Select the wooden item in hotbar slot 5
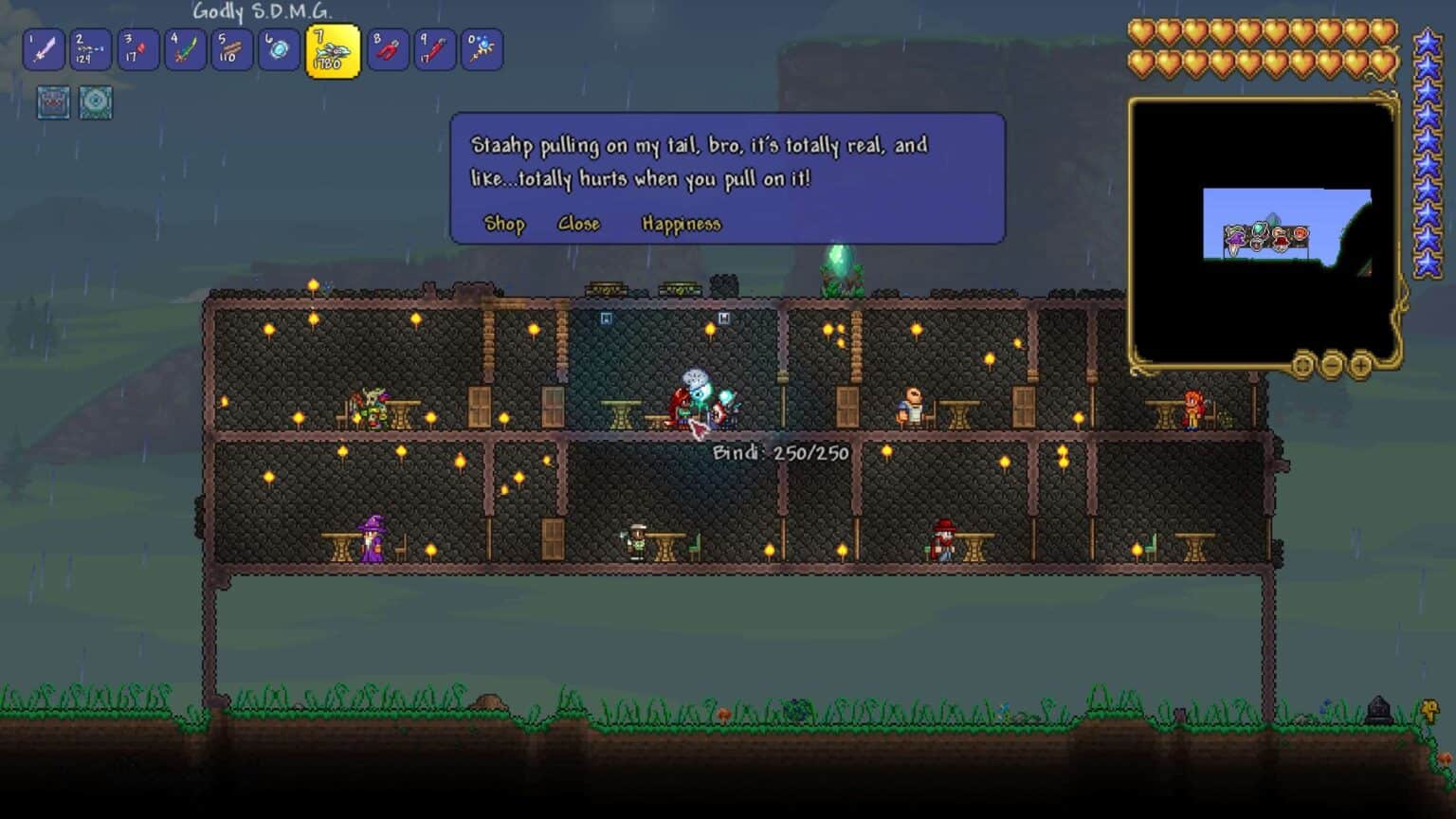The height and width of the screenshot is (819, 1456). 482,49
